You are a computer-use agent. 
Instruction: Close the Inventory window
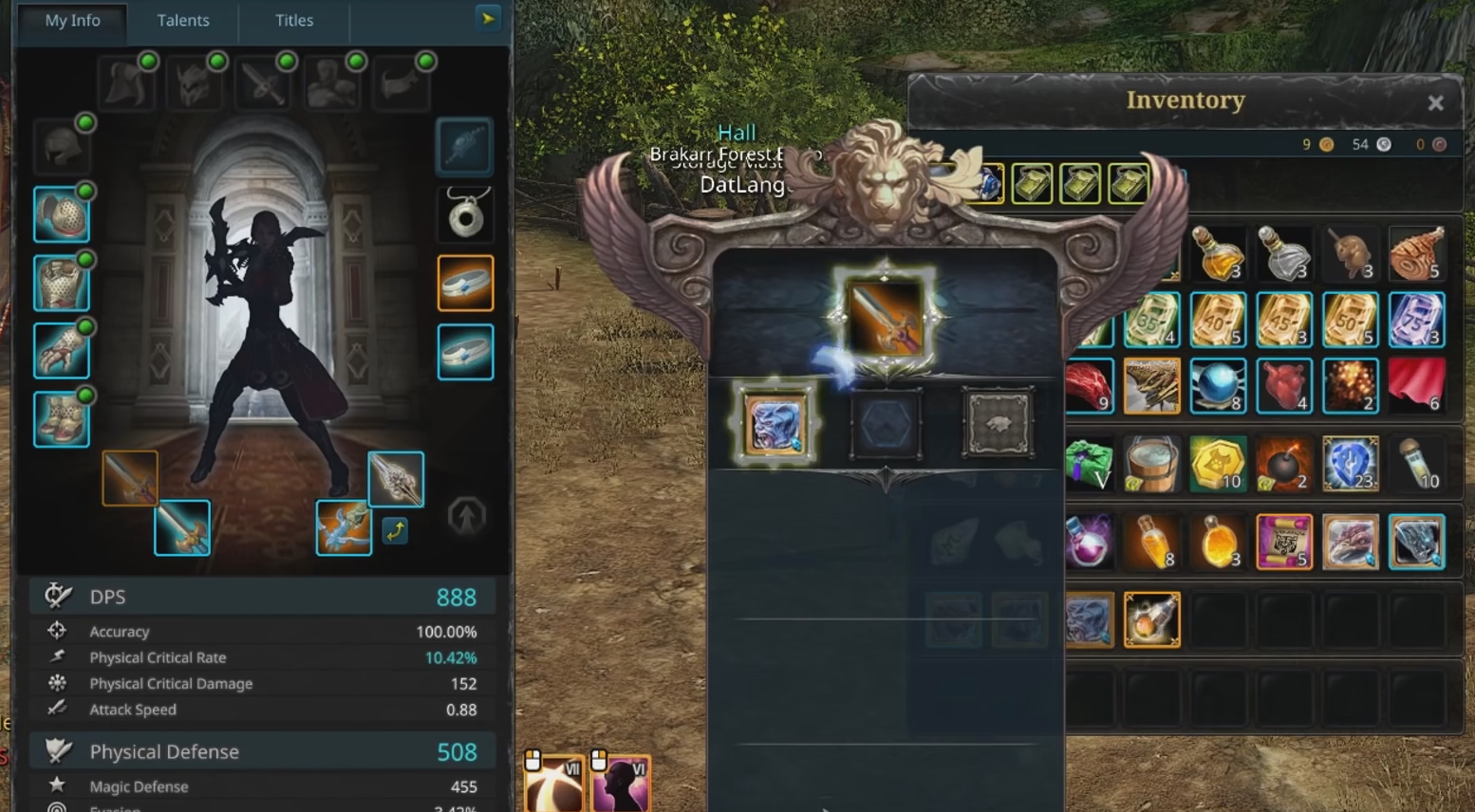(x=1435, y=102)
